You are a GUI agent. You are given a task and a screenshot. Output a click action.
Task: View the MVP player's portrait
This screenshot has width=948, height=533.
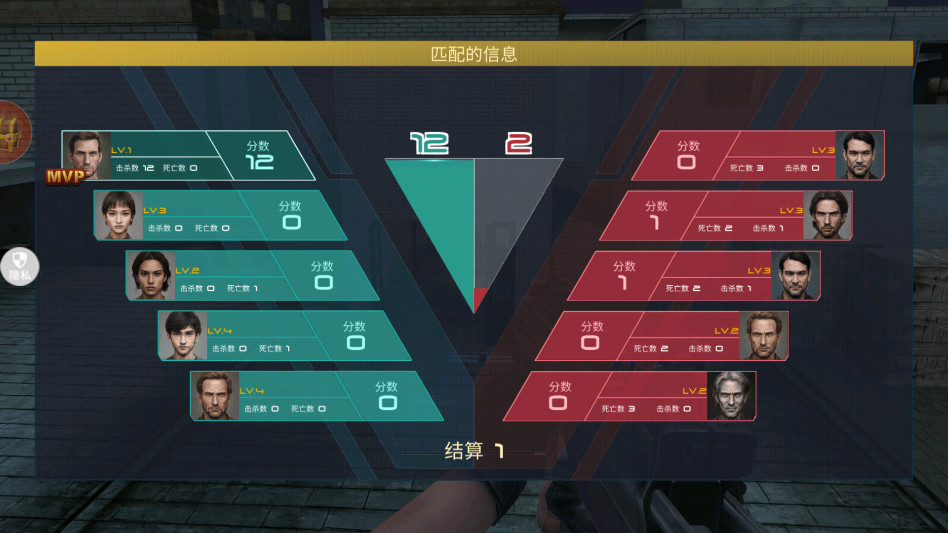coord(87,155)
